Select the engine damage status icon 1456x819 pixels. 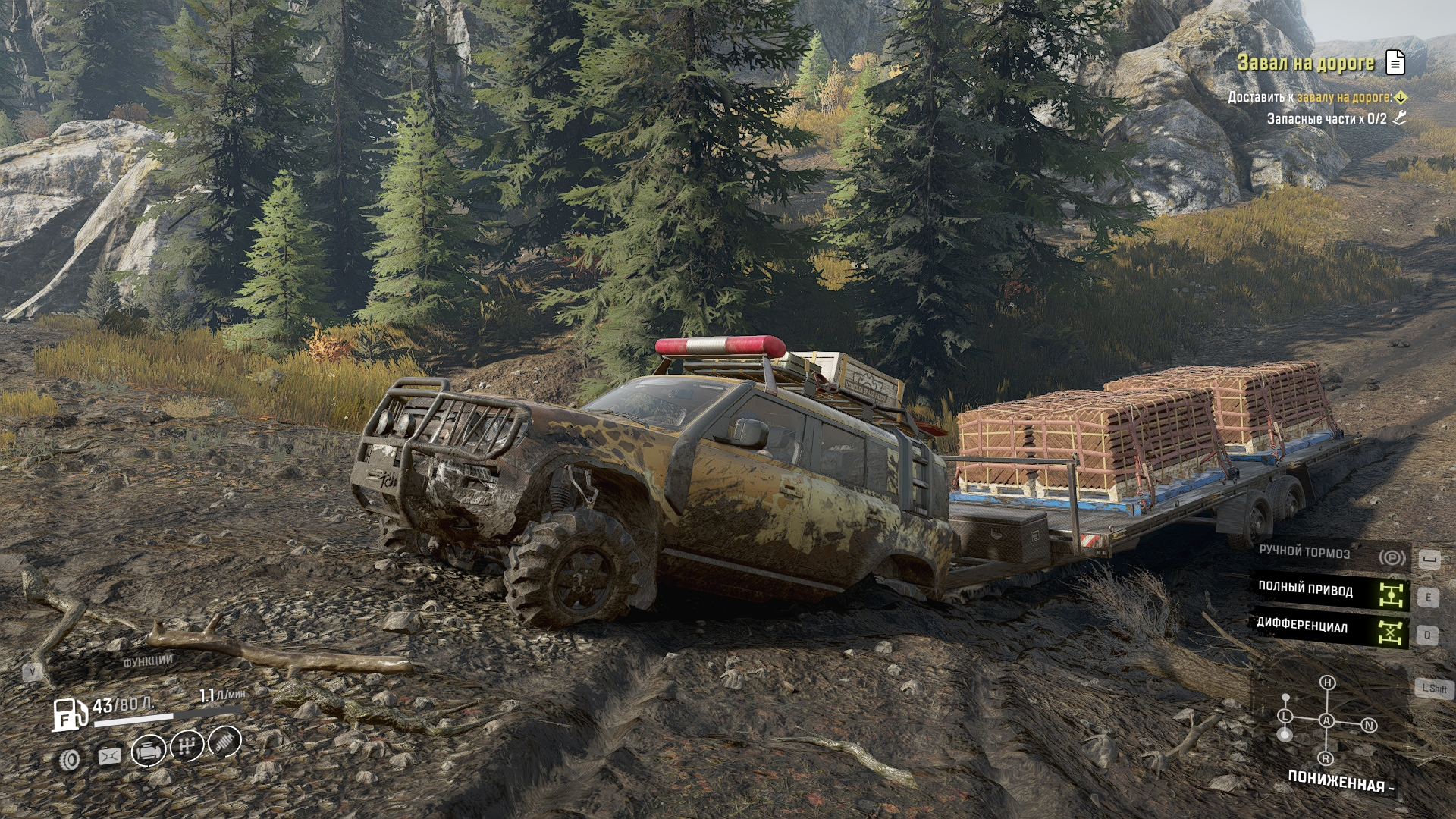pos(149,752)
